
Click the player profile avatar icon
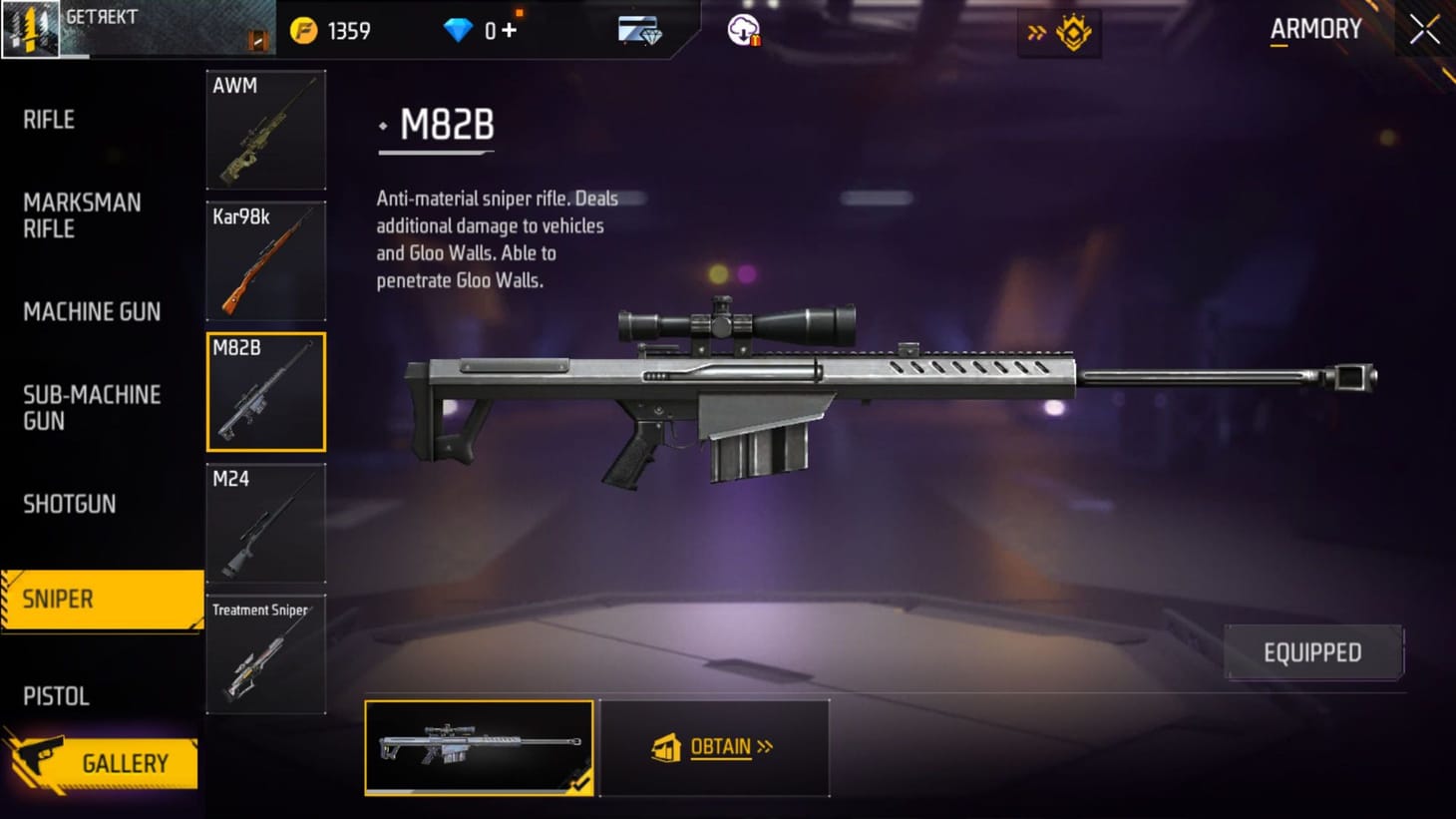(x=30, y=28)
